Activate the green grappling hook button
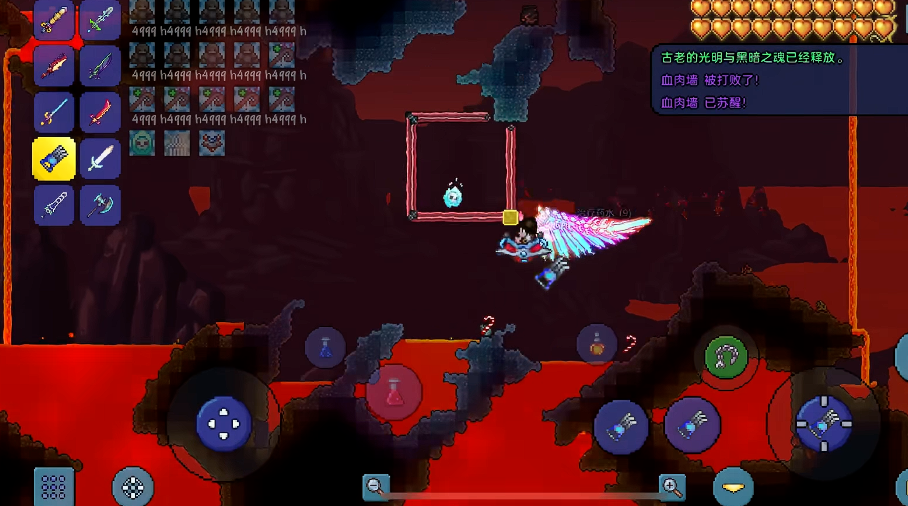The width and height of the screenshot is (908, 506). click(727, 357)
